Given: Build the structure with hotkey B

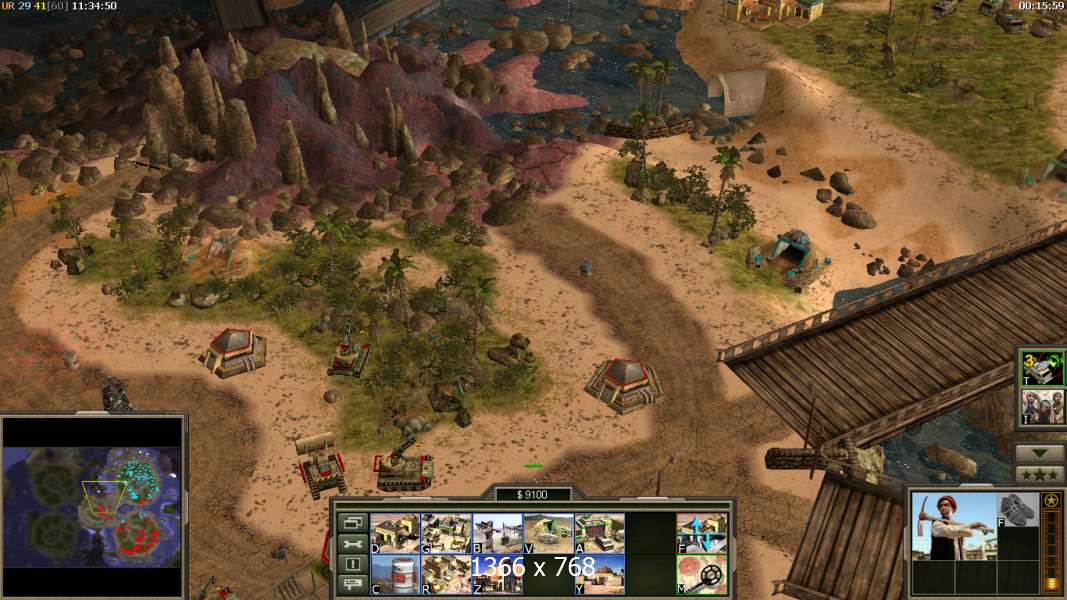Looking at the screenshot, I should [x=497, y=533].
